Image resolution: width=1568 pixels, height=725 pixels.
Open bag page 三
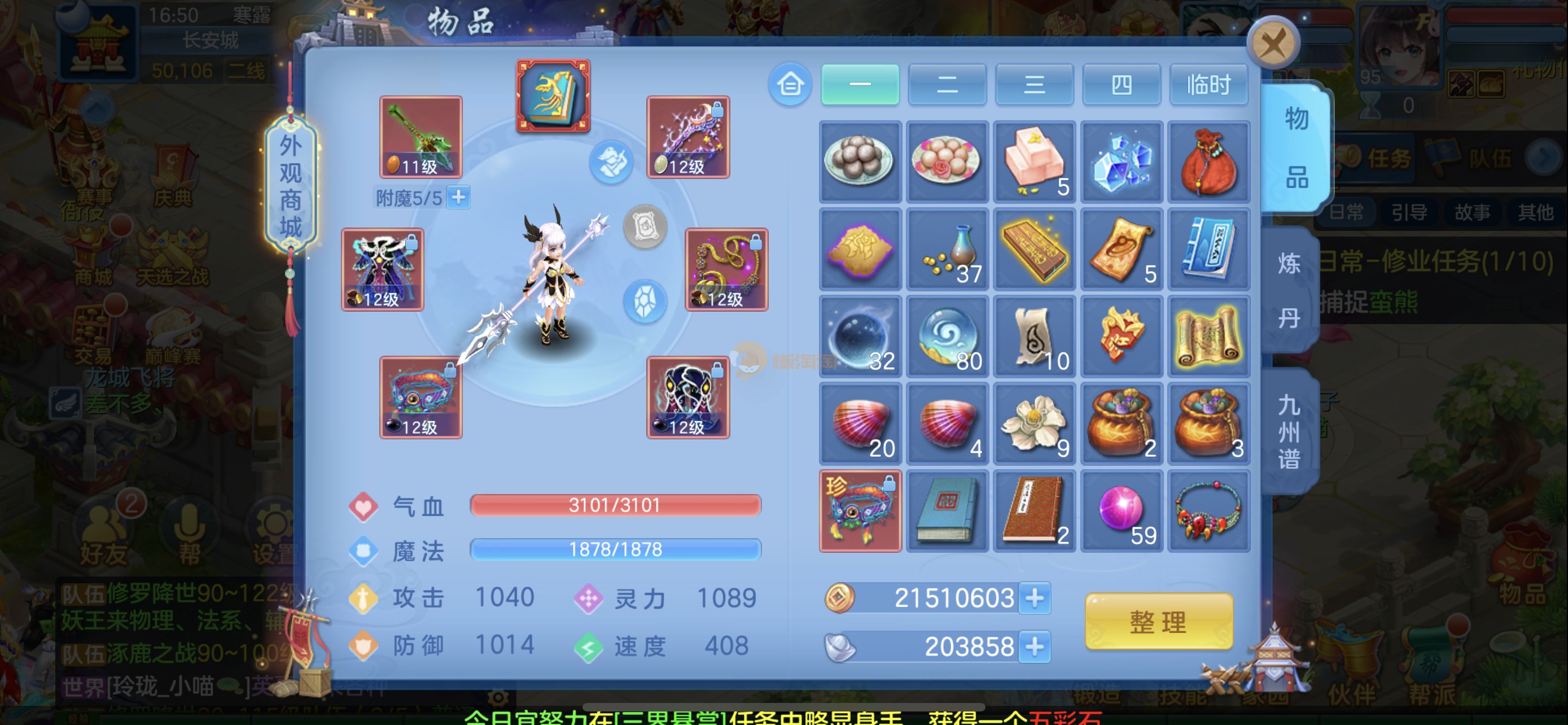coord(1034,85)
